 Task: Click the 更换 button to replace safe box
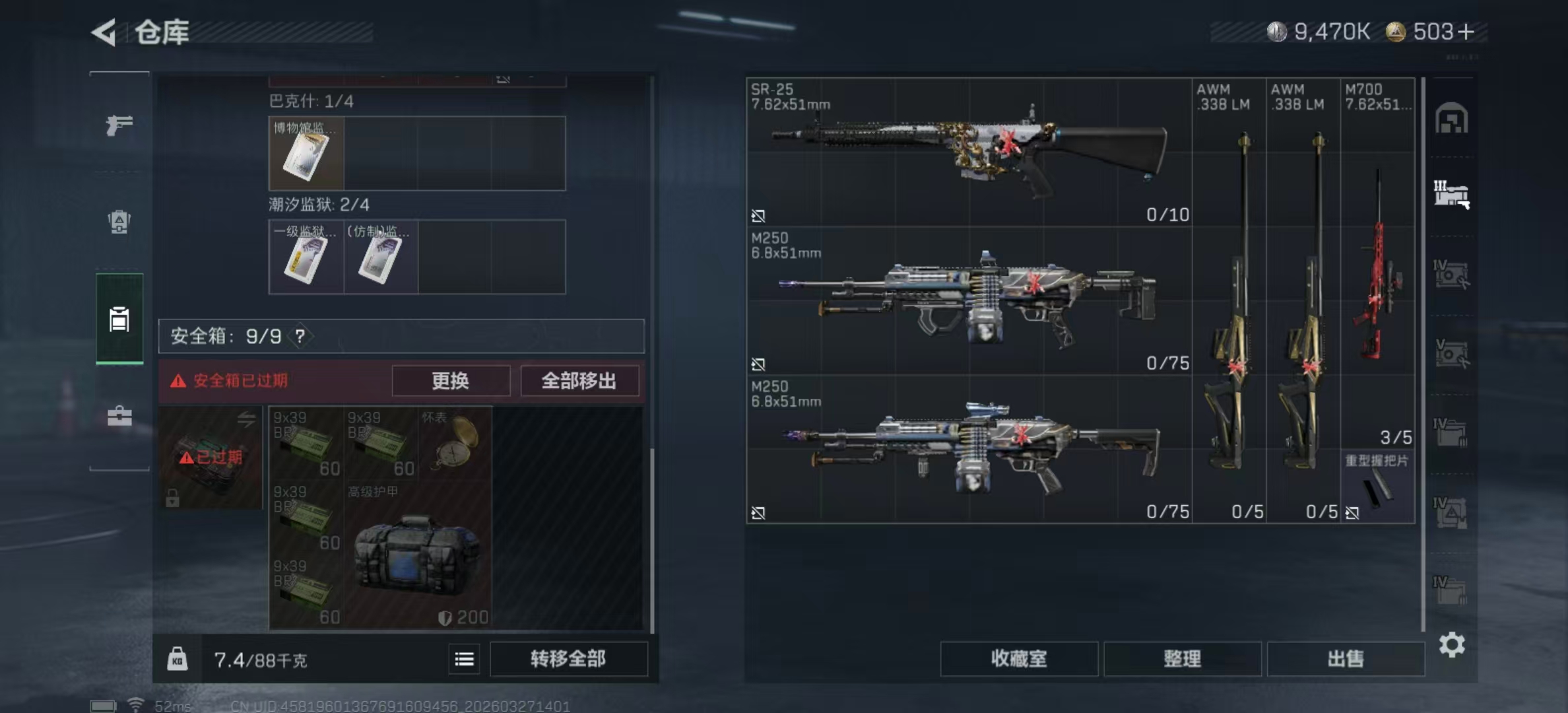451,381
